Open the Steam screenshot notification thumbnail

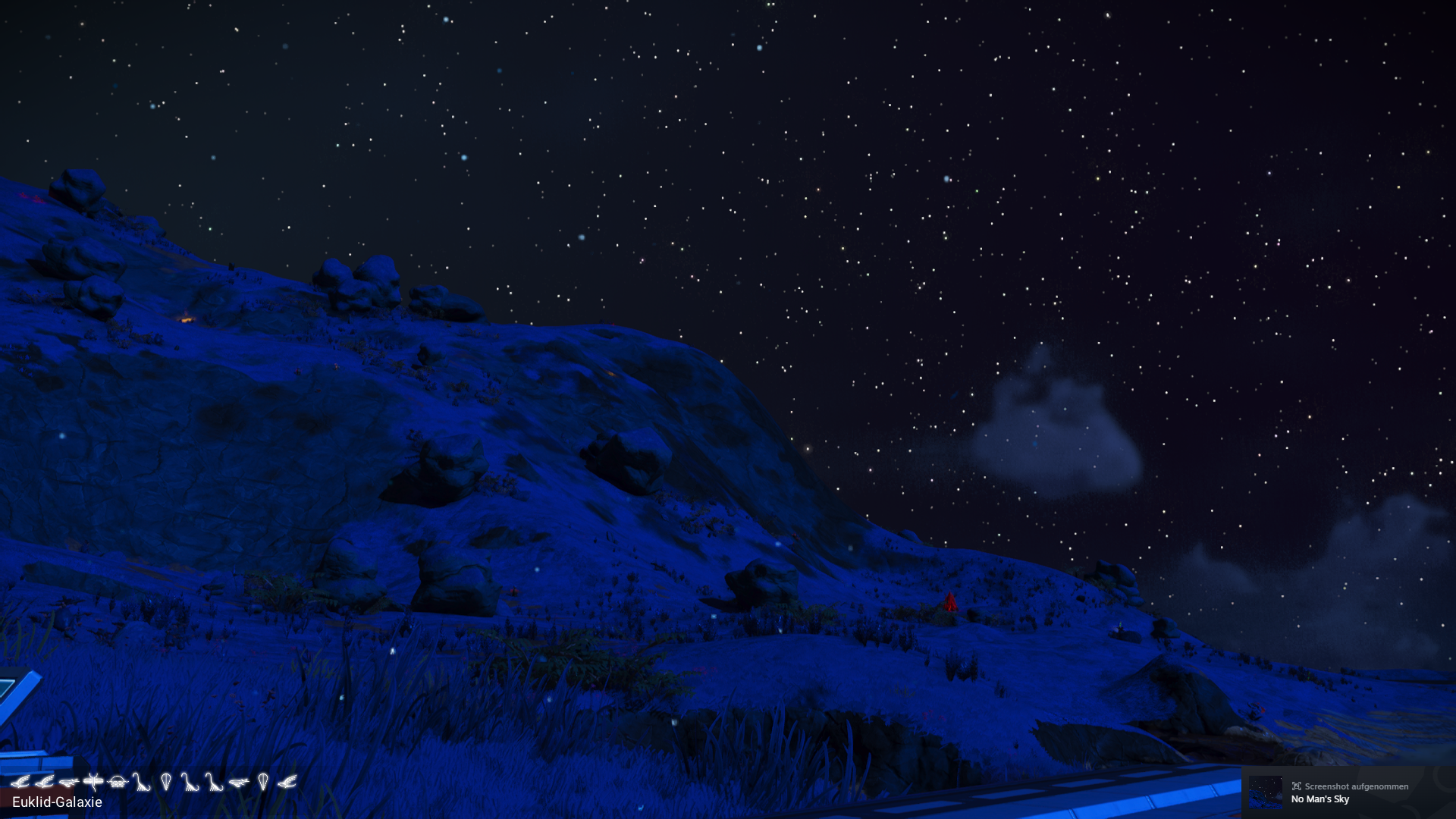[x=1266, y=792]
